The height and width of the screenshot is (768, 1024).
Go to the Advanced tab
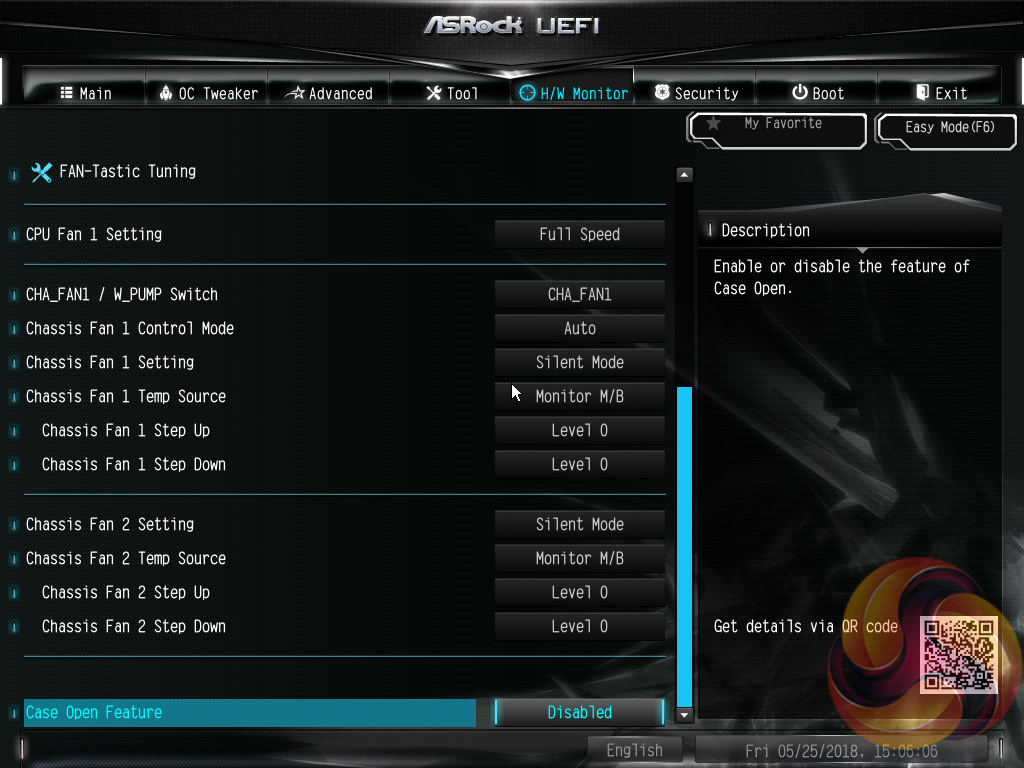pyautogui.click(x=329, y=93)
